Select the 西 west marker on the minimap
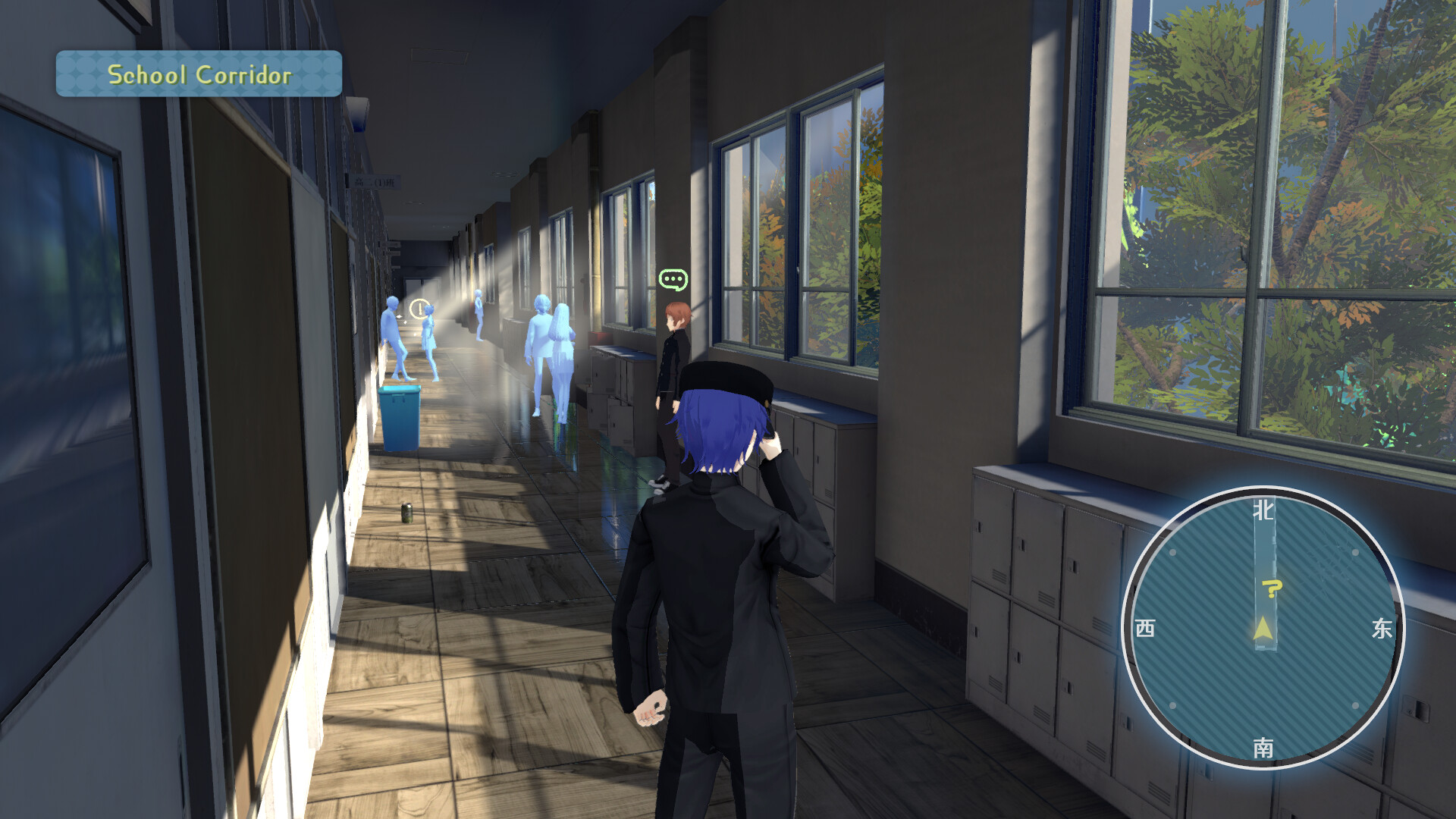 [1147, 629]
